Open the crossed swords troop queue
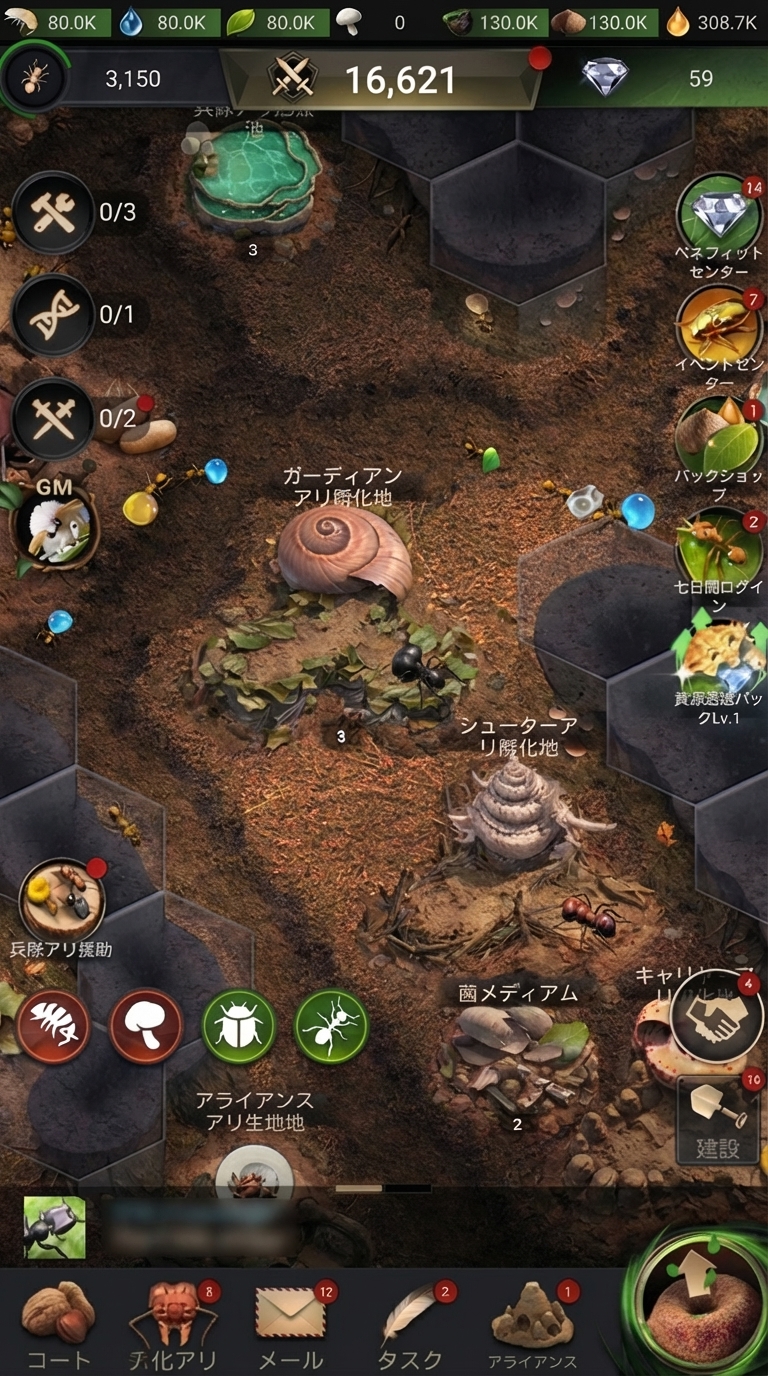This screenshot has height=1376, width=768. click(53, 417)
